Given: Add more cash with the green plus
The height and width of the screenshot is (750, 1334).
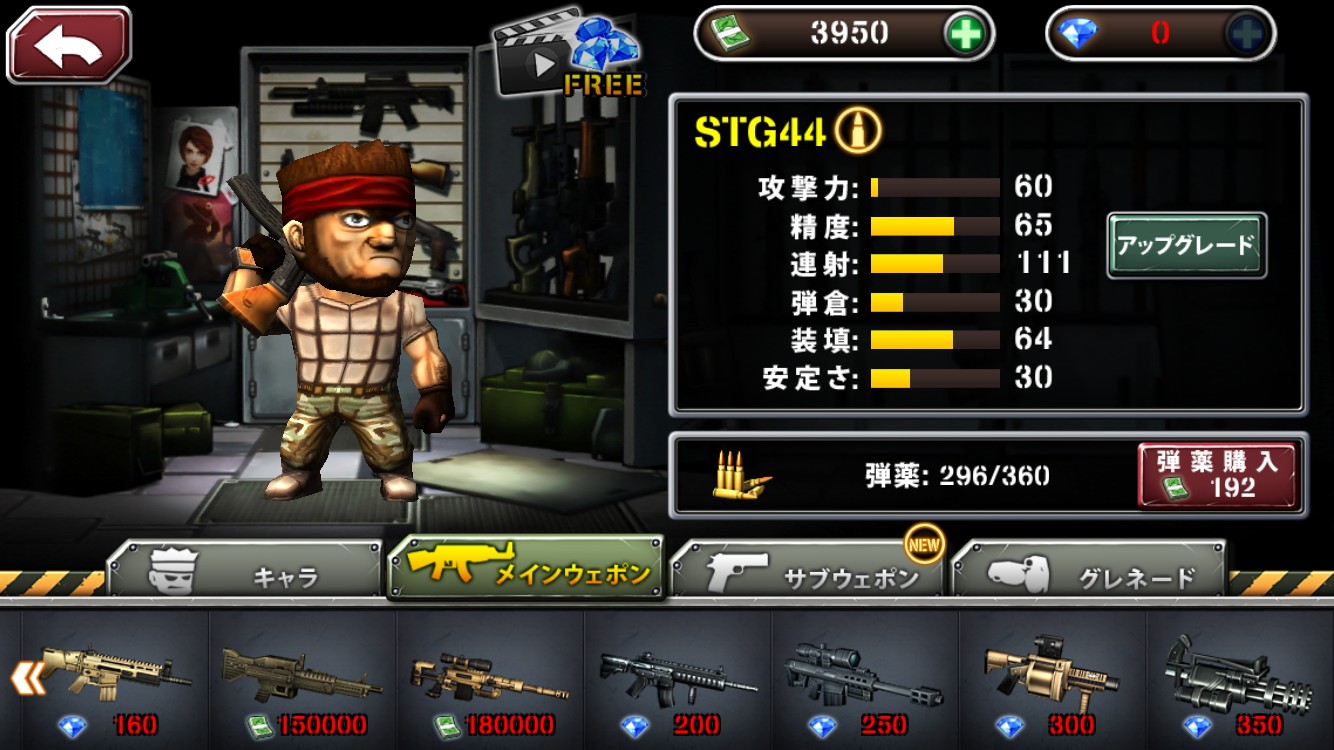Looking at the screenshot, I should [966, 34].
